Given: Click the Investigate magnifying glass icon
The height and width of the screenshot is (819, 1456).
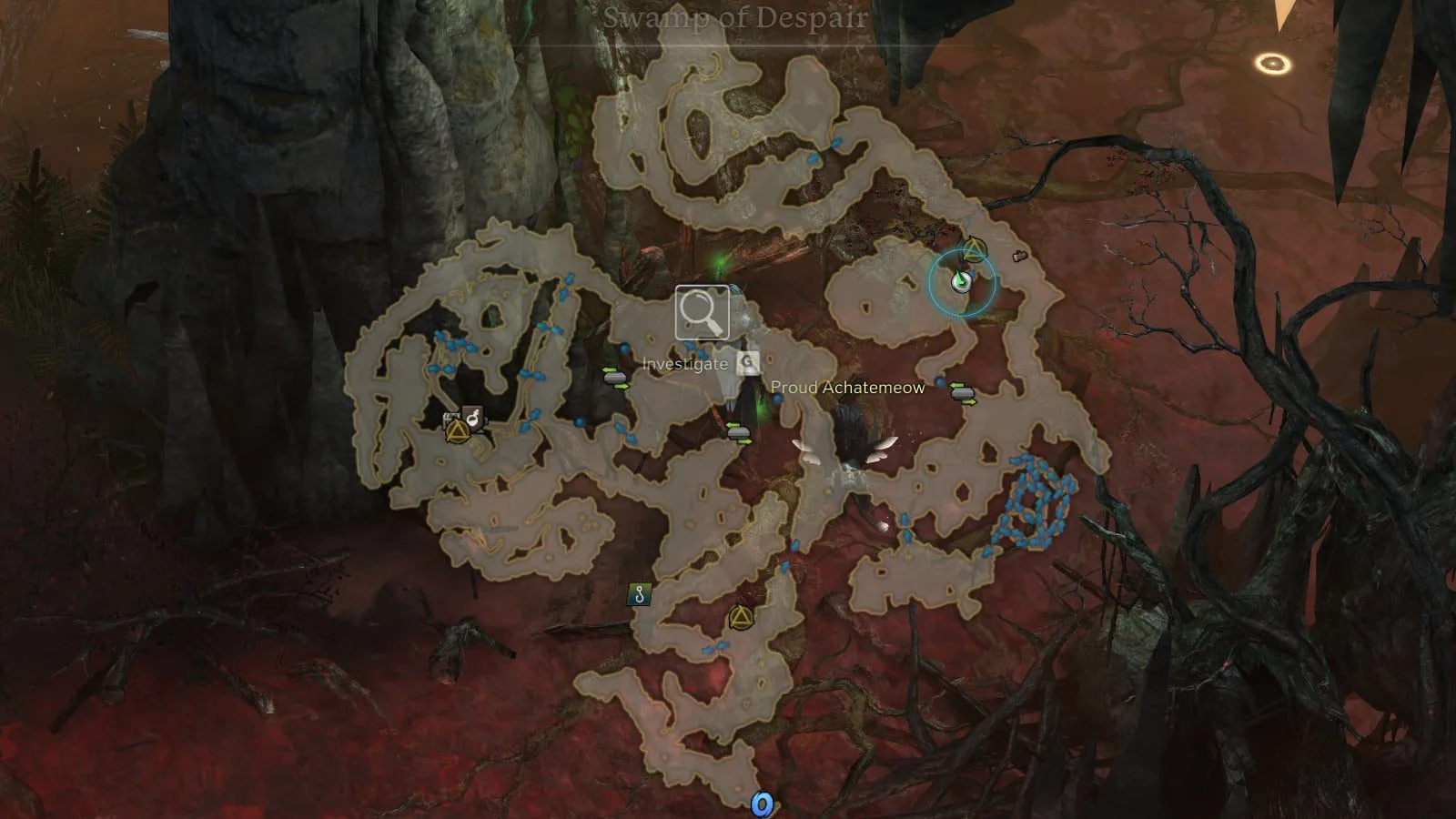Looking at the screenshot, I should [702, 313].
